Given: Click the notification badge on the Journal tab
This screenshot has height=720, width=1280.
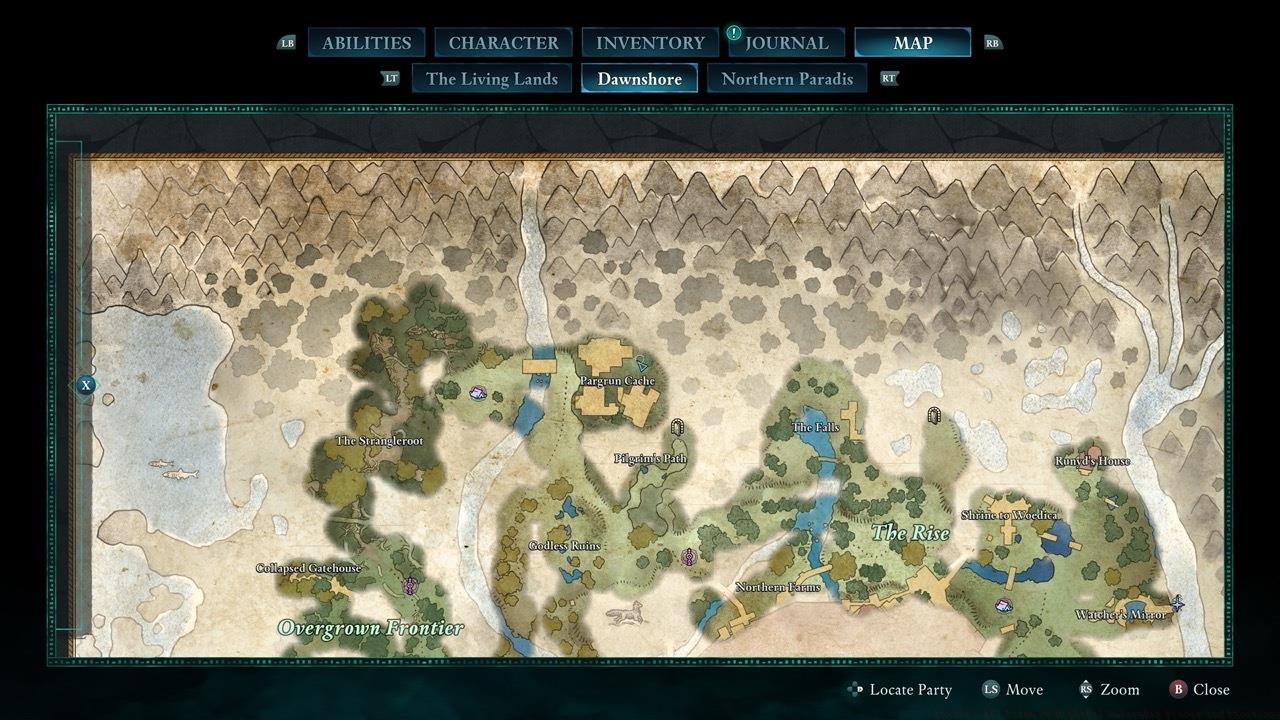Looking at the screenshot, I should [733, 31].
